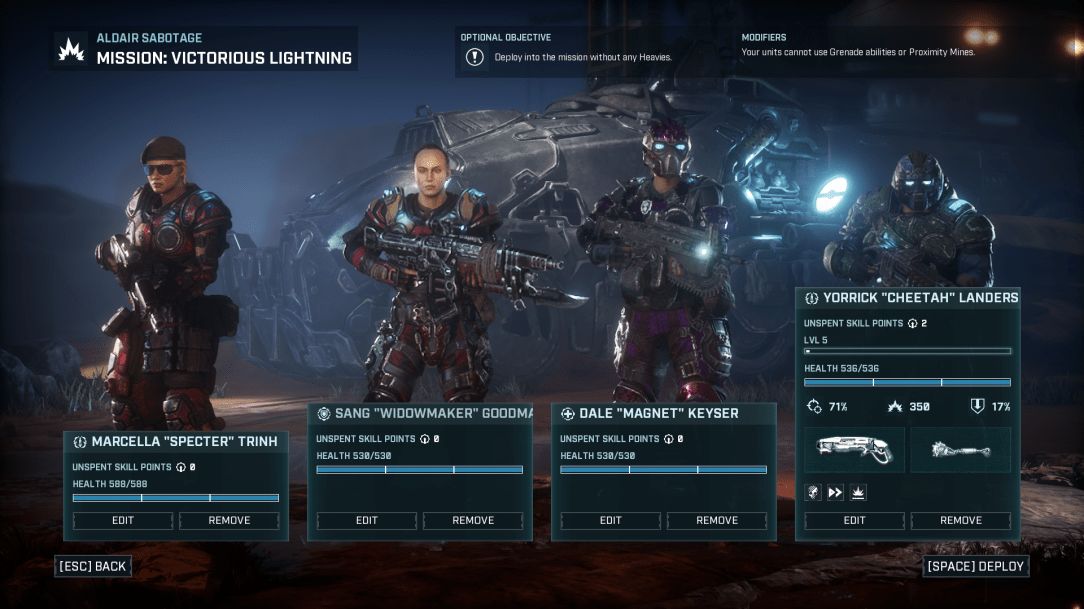Viewport: 1084px width, 609px height.
Task: Click Yorrick's first skill icon with face
Action: (814, 491)
